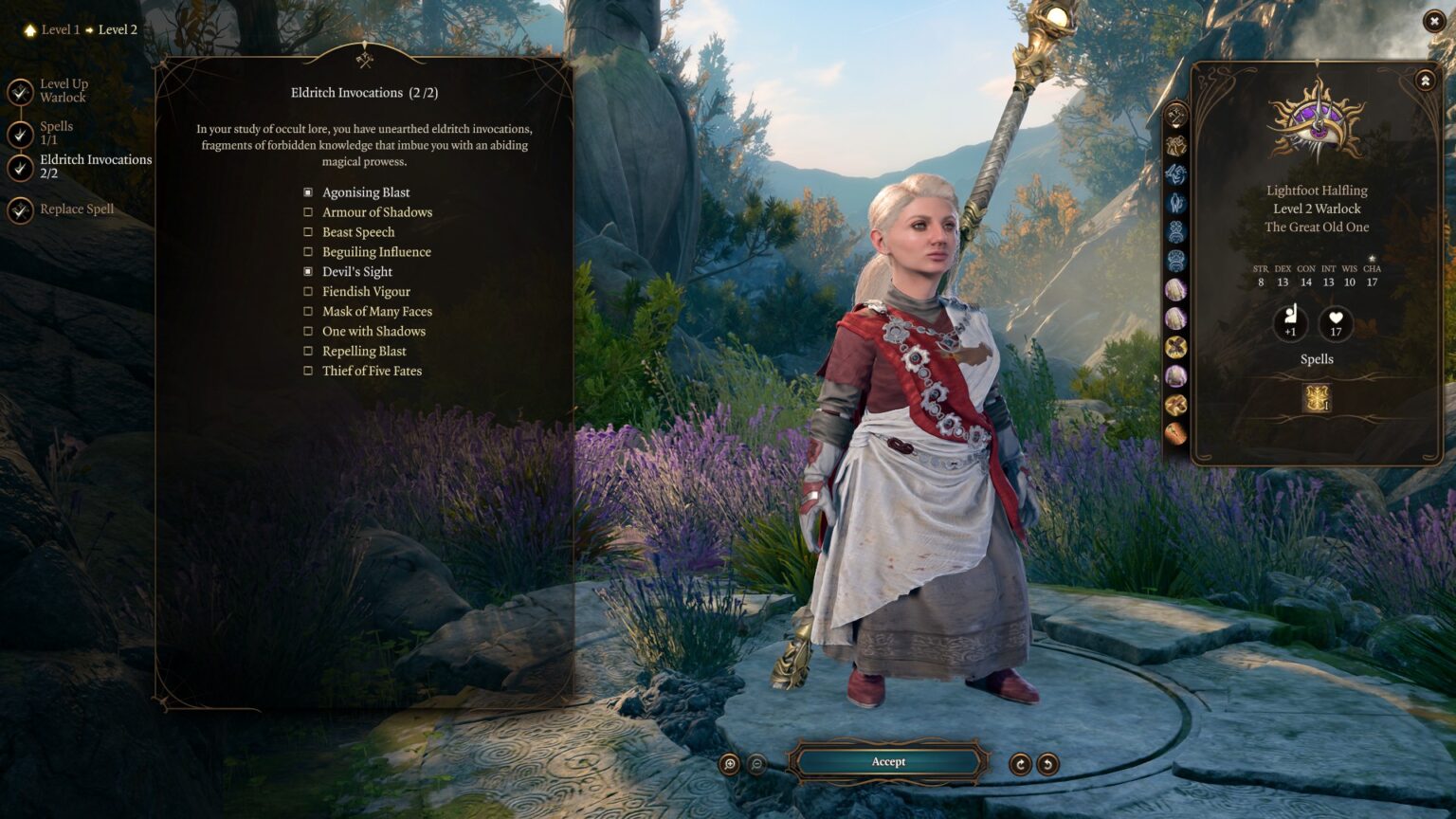Viewport: 1456px width, 819px height.
Task: Close the level up screen
Action: pos(1433,21)
